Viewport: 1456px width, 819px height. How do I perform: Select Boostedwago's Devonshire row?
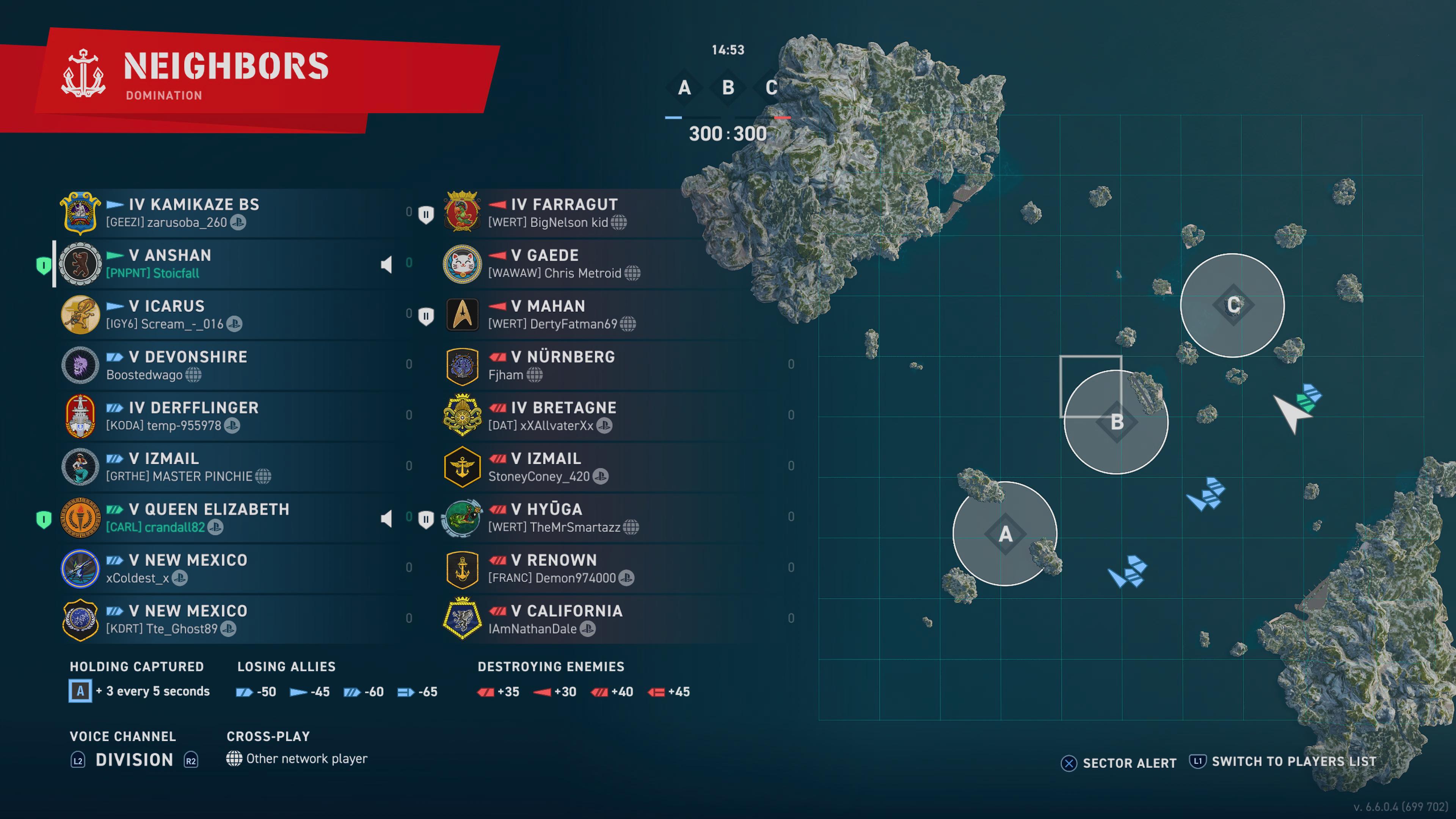(x=226, y=366)
